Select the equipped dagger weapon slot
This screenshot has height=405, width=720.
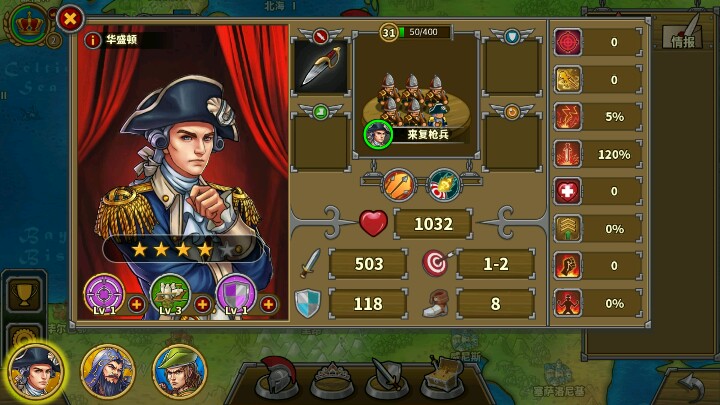tap(320, 66)
